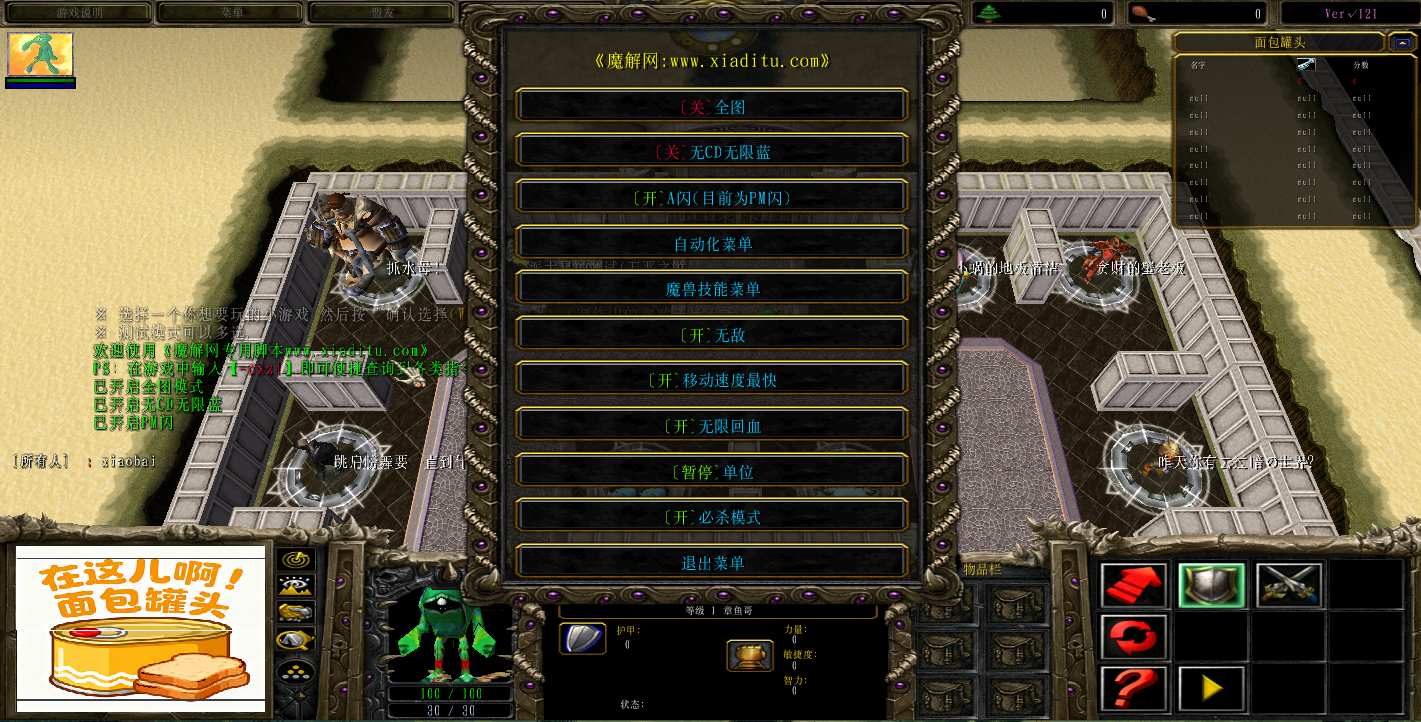This screenshot has height=722, width=1421.
Task: Toggle the 无CD无限蓝 option
Action: click(x=711, y=152)
